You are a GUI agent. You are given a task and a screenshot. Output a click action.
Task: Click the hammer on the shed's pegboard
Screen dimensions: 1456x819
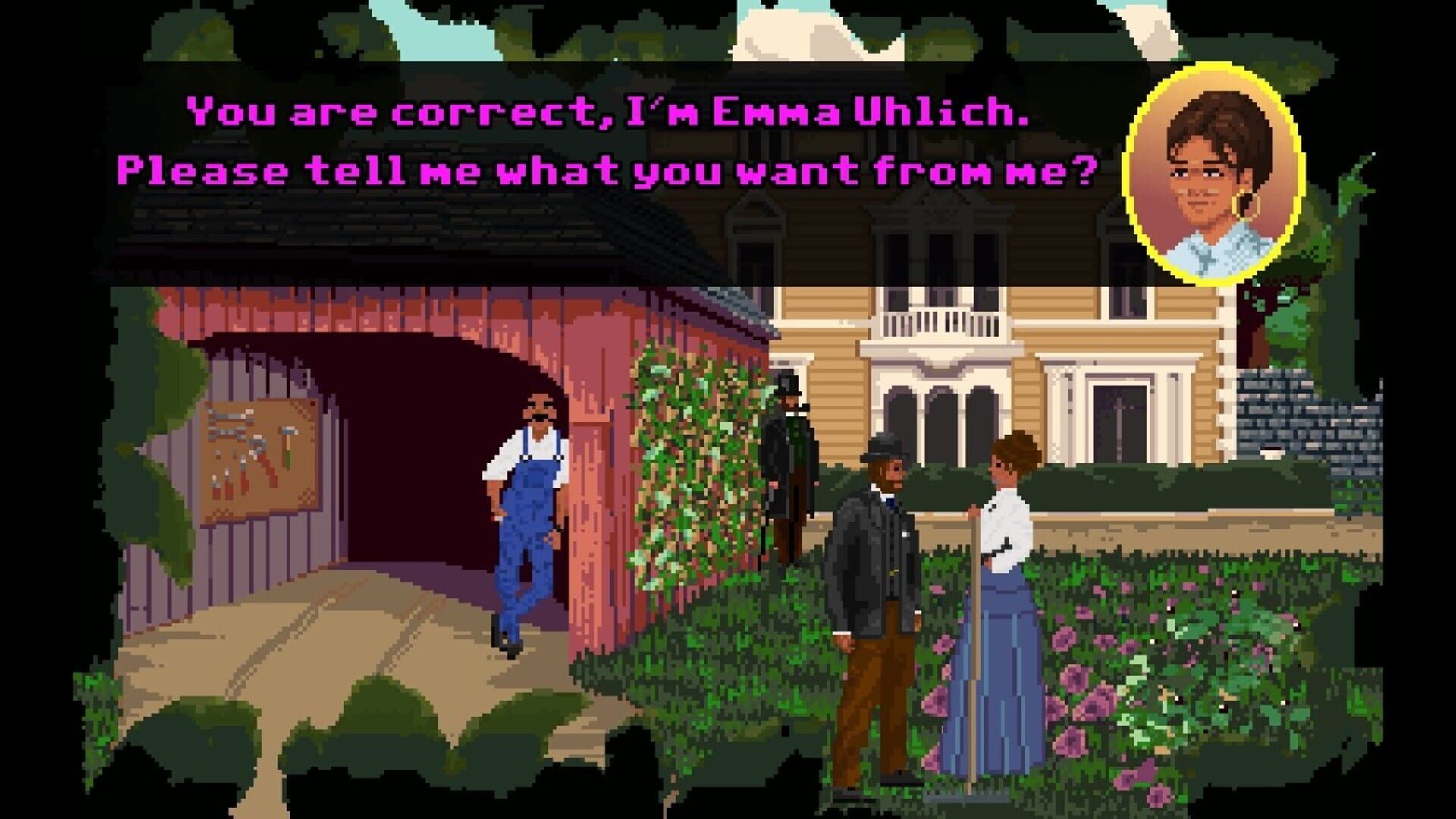[x=288, y=431]
